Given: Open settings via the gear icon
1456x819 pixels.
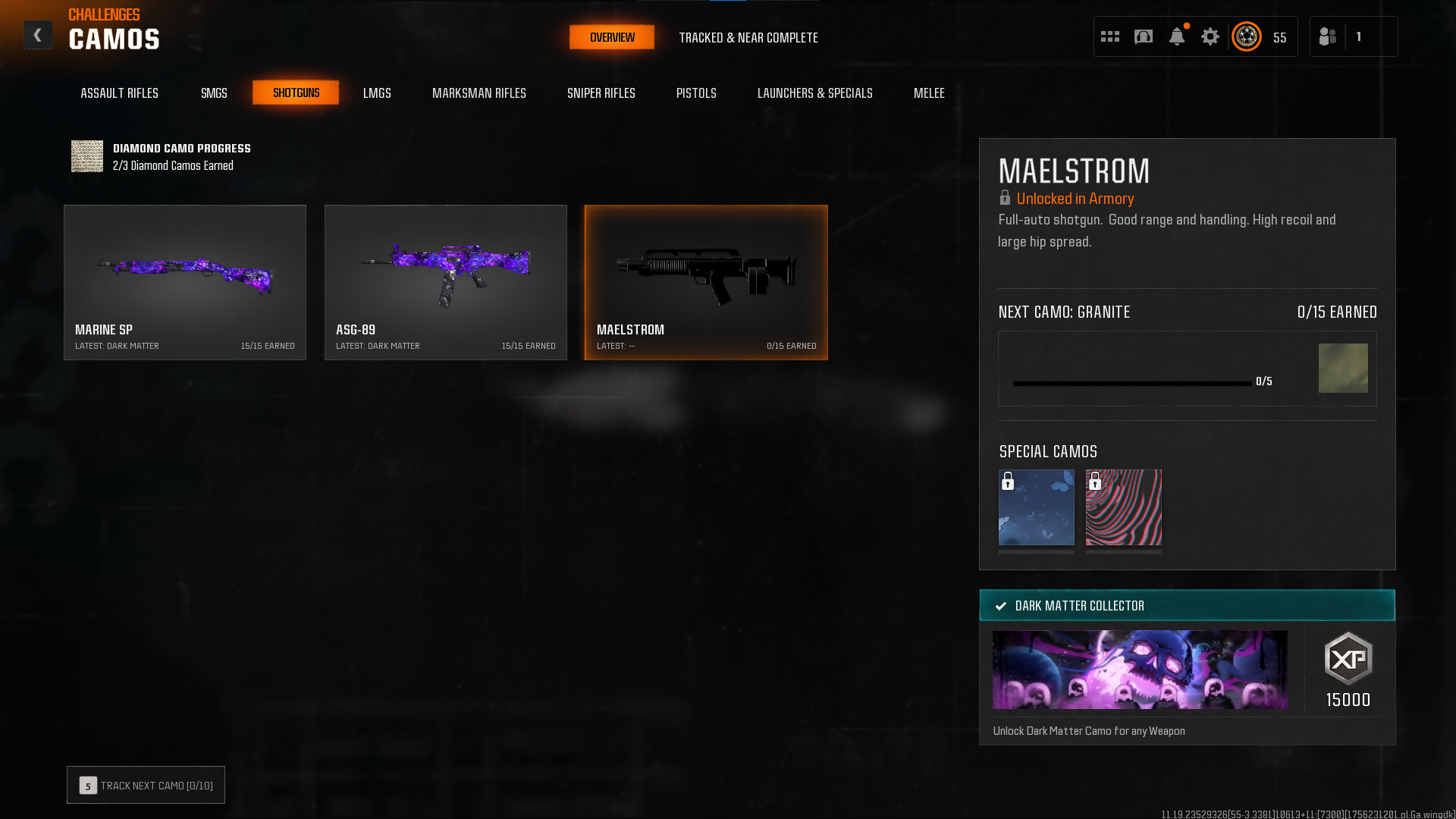Looking at the screenshot, I should point(1210,36).
